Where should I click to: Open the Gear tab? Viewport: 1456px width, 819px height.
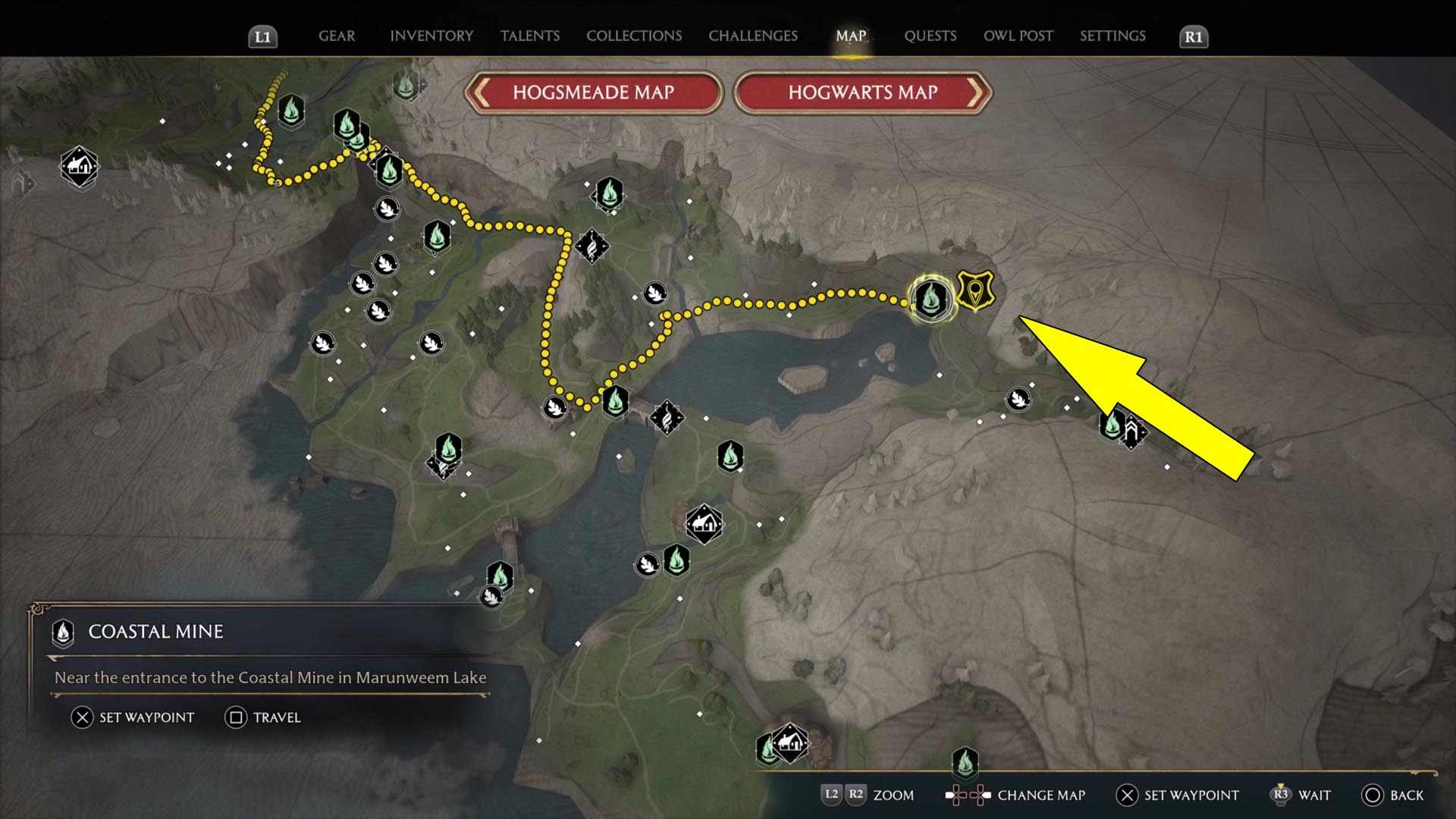point(336,36)
